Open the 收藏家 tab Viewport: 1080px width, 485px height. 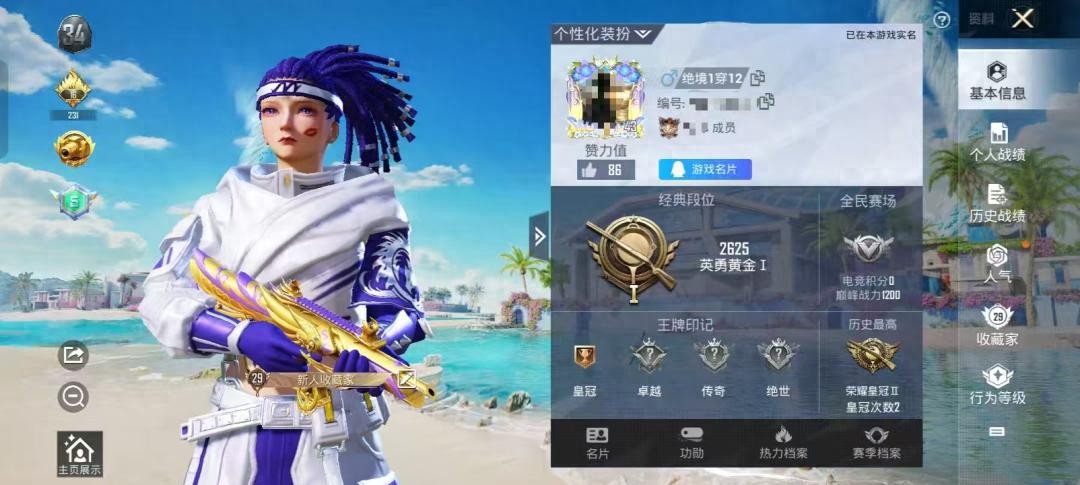(997, 326)
